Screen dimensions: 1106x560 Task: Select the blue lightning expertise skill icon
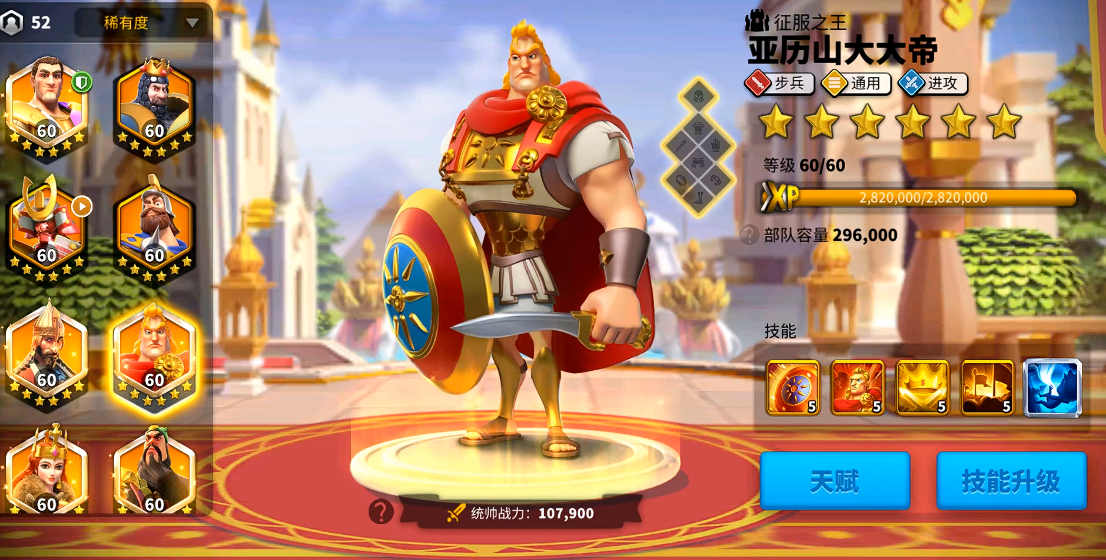1052,387
